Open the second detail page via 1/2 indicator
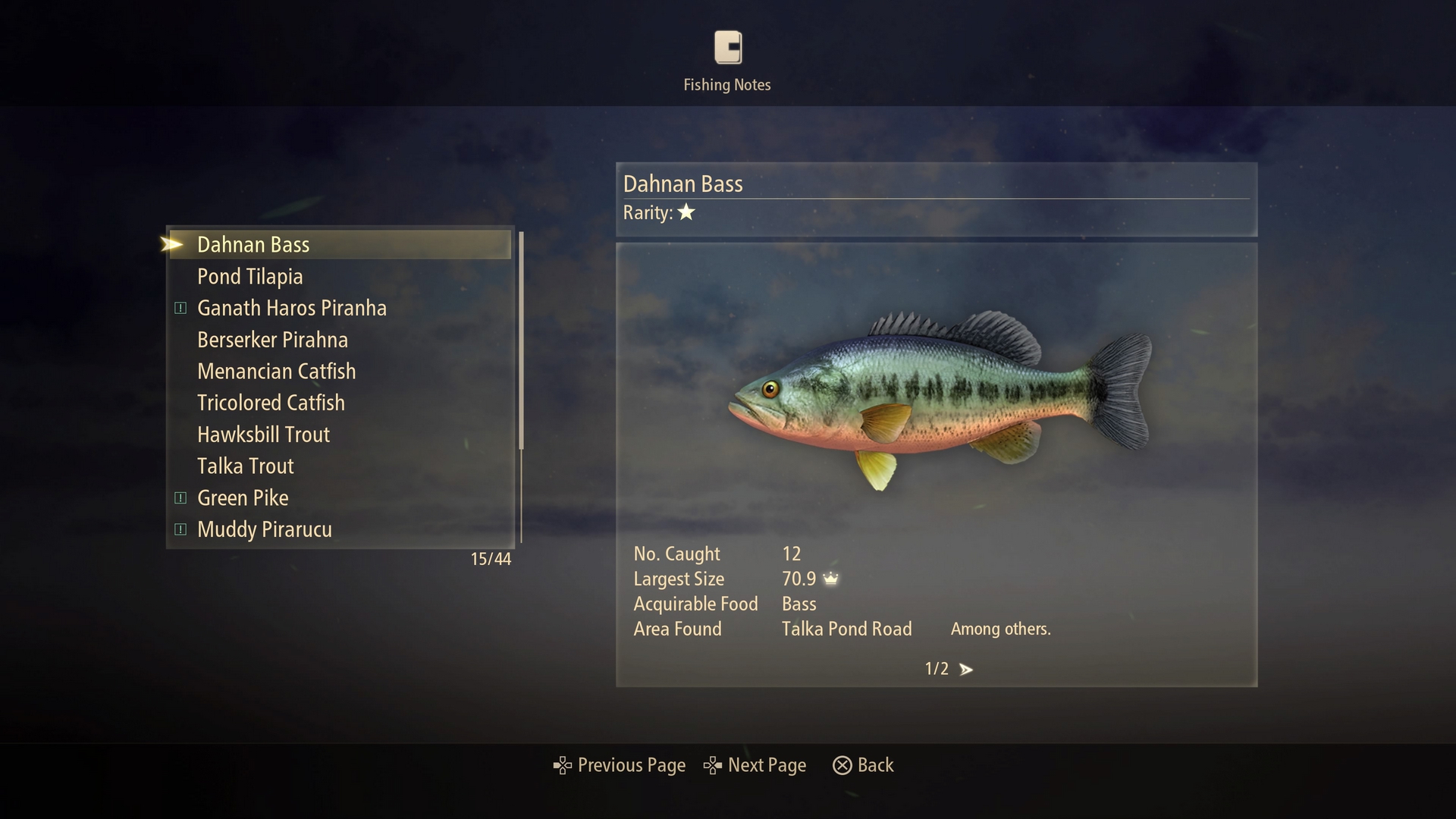1456x819 pixels. pyautogui.click(x=937, y=669)
